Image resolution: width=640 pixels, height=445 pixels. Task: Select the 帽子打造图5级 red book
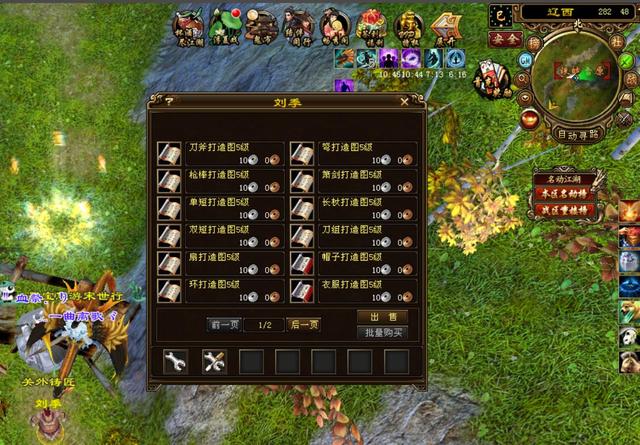pyautogui.click(x=302, y=263)
